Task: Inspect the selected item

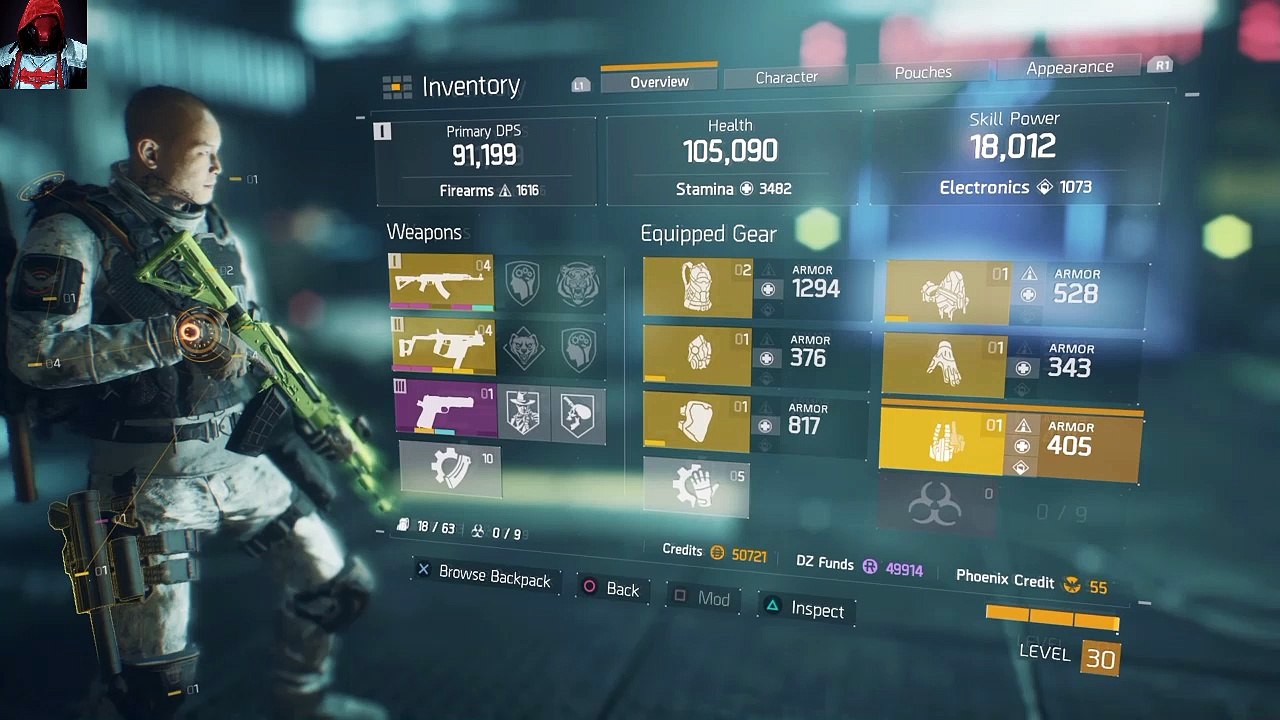Action: 805,609
